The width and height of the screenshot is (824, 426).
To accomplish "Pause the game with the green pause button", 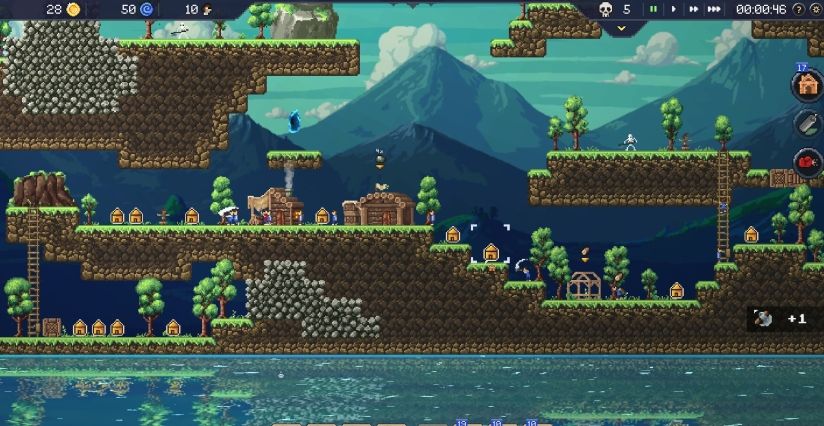I will click(654, 9).
